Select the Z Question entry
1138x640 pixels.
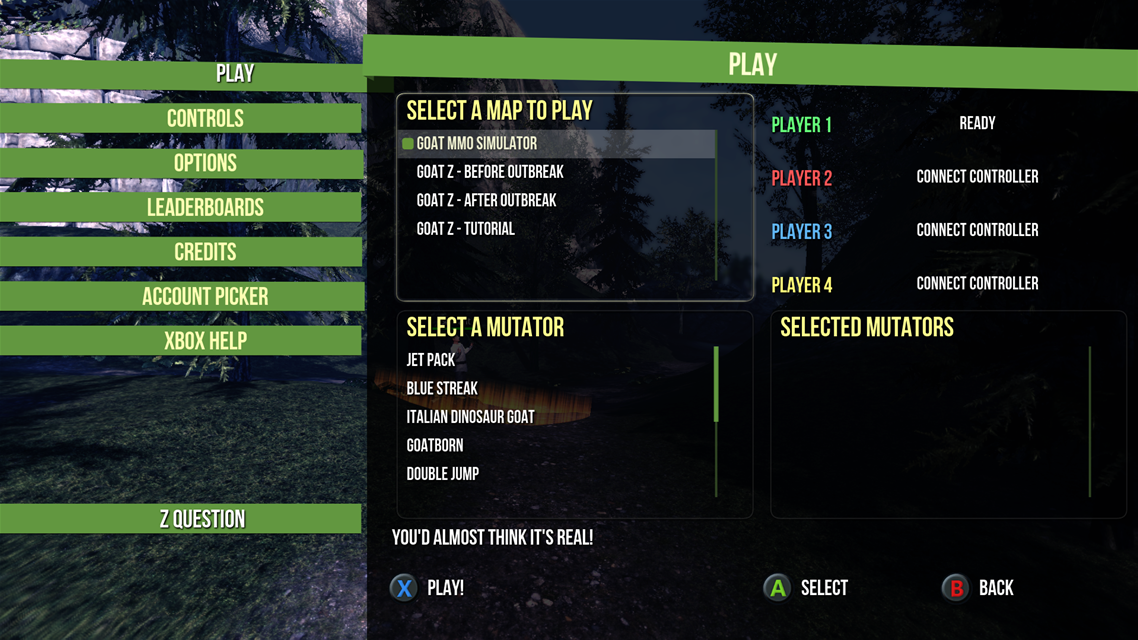(x=202, y=519)
